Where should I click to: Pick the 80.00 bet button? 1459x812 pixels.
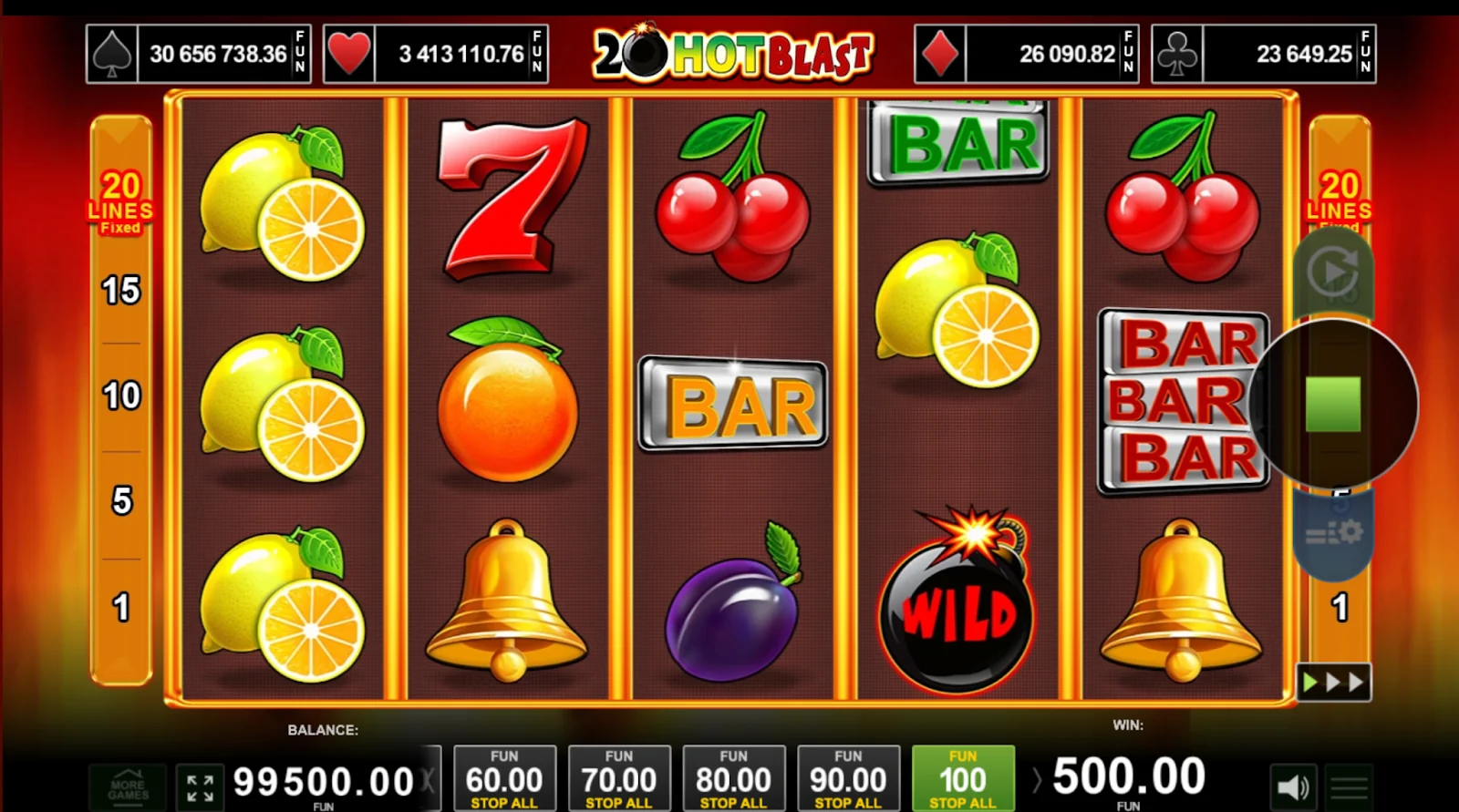pos(734,779)
